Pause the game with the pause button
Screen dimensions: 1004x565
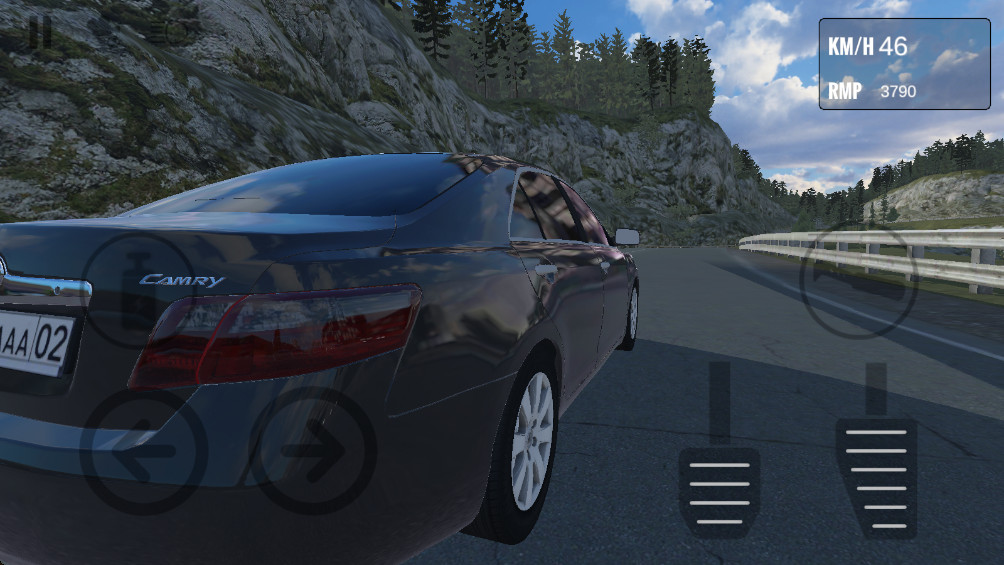pyautogui.click(x=40, y=31)
